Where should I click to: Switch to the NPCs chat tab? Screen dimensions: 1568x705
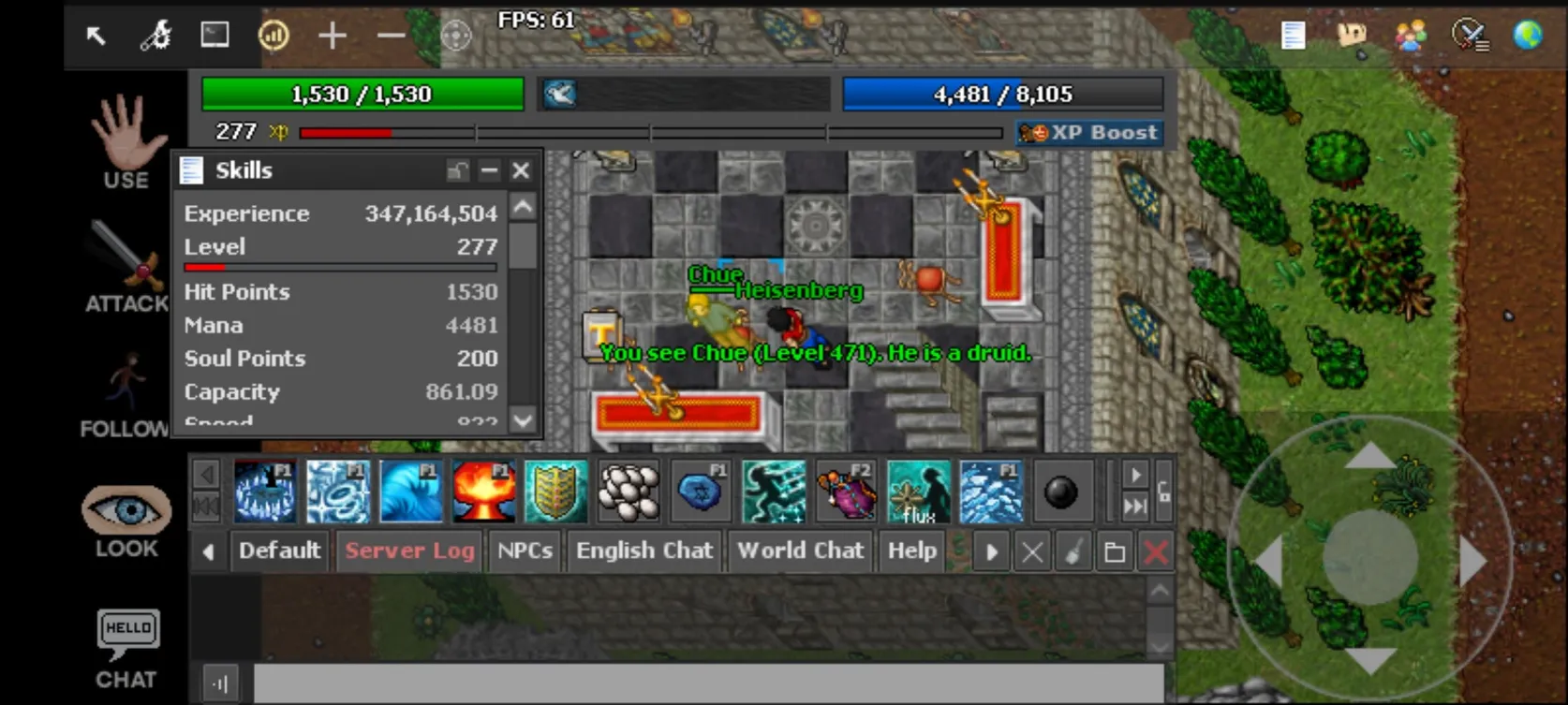(x=525, y=551)
